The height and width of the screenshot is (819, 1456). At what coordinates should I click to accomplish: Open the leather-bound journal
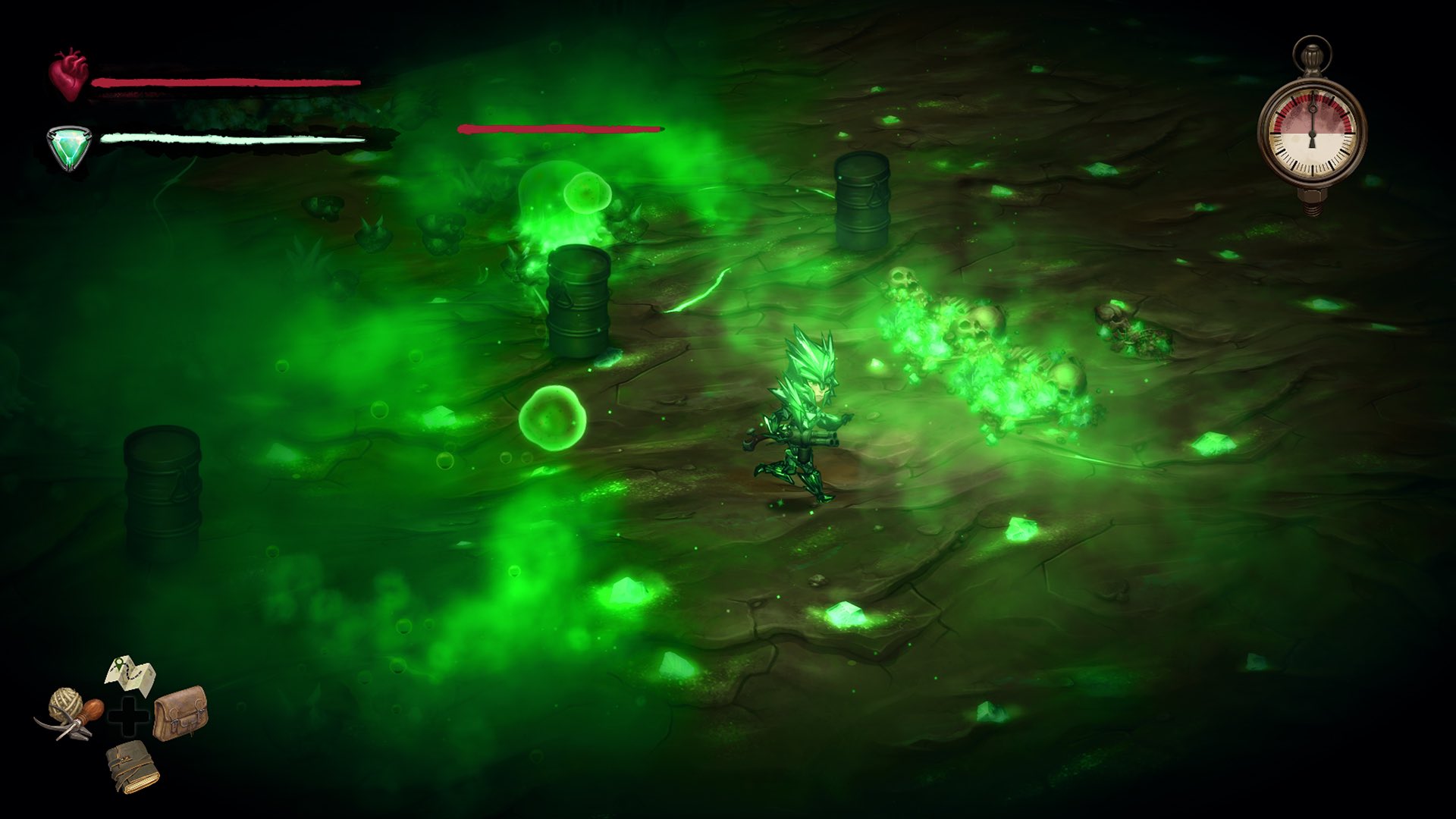tap(133, 767)
